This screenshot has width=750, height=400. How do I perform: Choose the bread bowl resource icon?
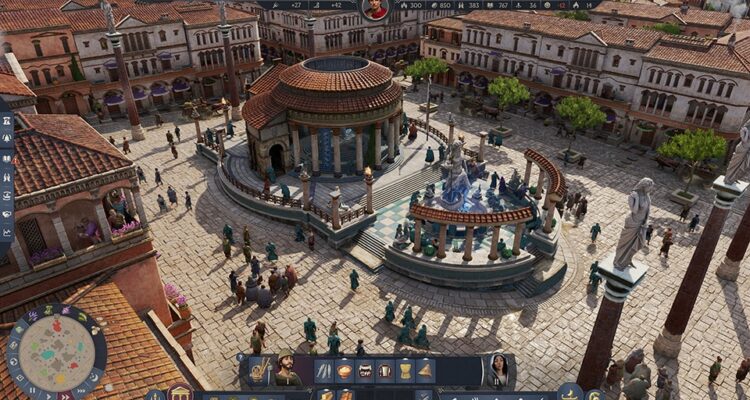344,371
